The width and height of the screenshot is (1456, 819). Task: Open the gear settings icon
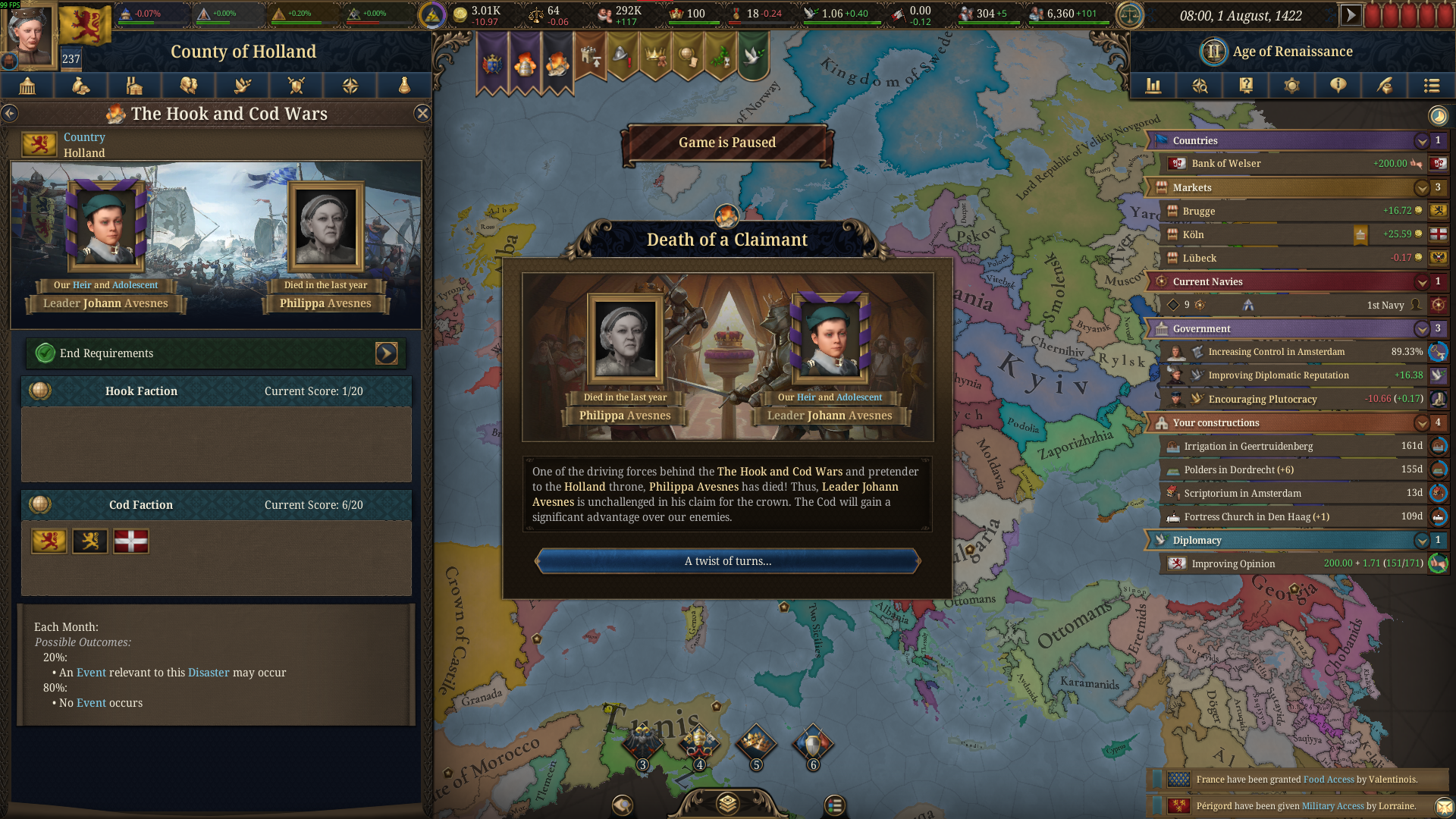point(1292,86)
